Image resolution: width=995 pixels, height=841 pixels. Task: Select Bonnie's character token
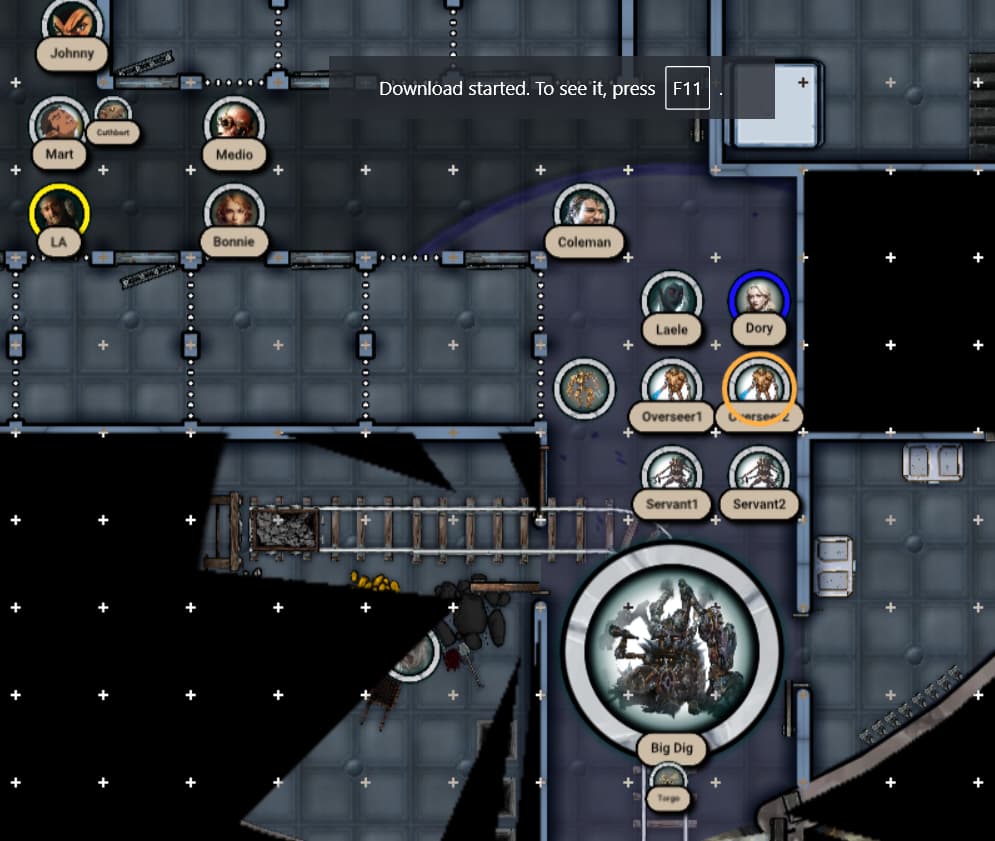(234, 212)
